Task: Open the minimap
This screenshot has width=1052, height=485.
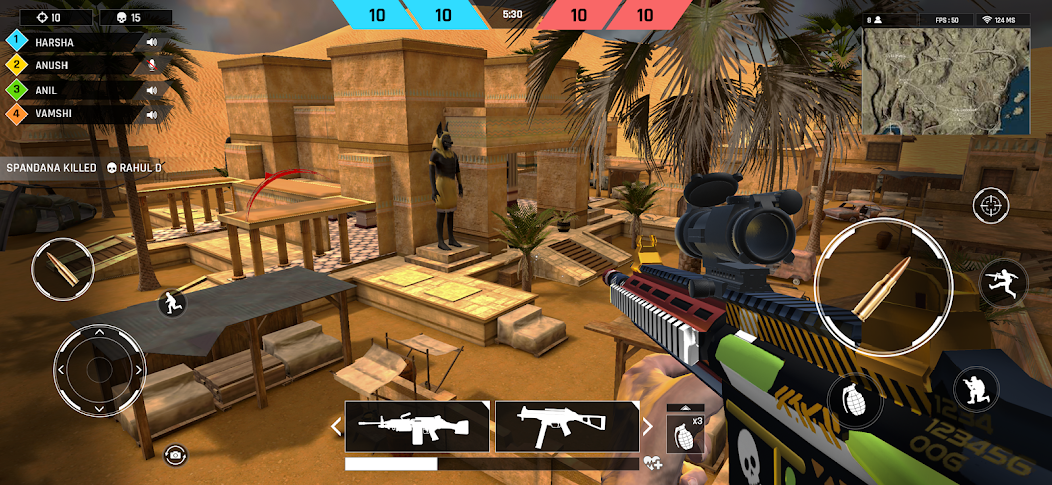Action: coord(945,81)
